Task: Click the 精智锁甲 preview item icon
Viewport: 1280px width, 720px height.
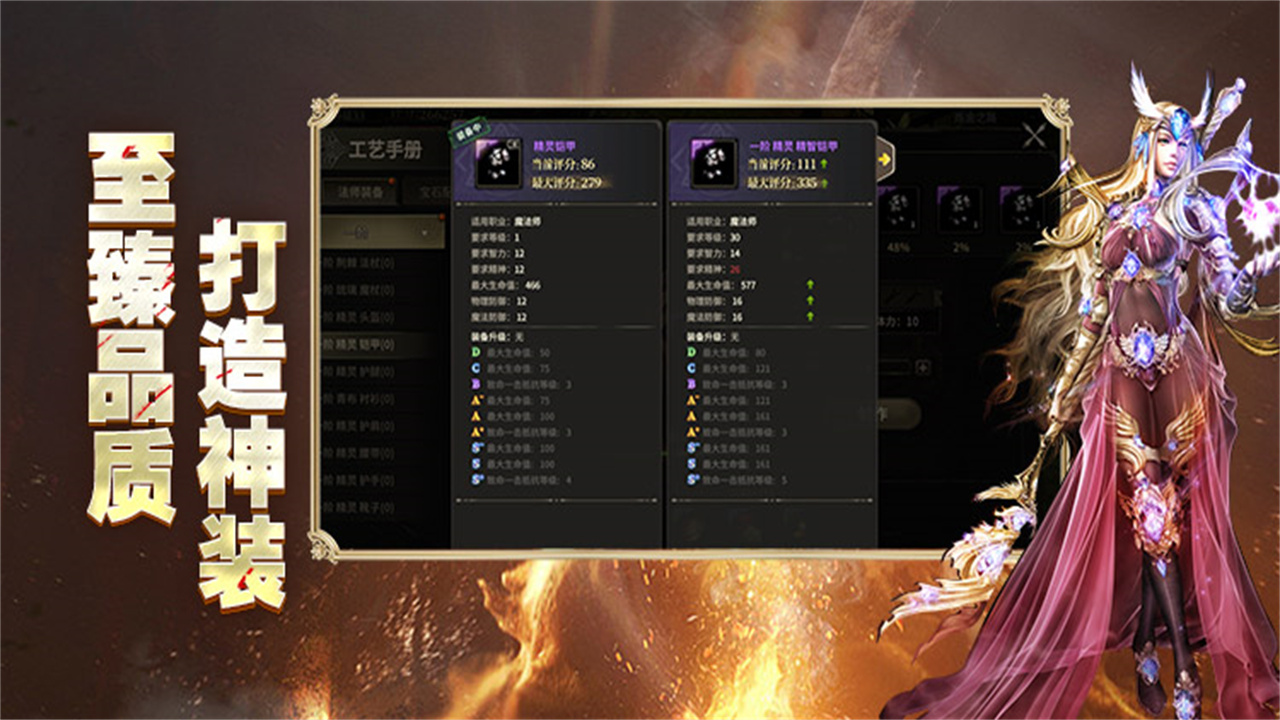Action: coord(714,163)
